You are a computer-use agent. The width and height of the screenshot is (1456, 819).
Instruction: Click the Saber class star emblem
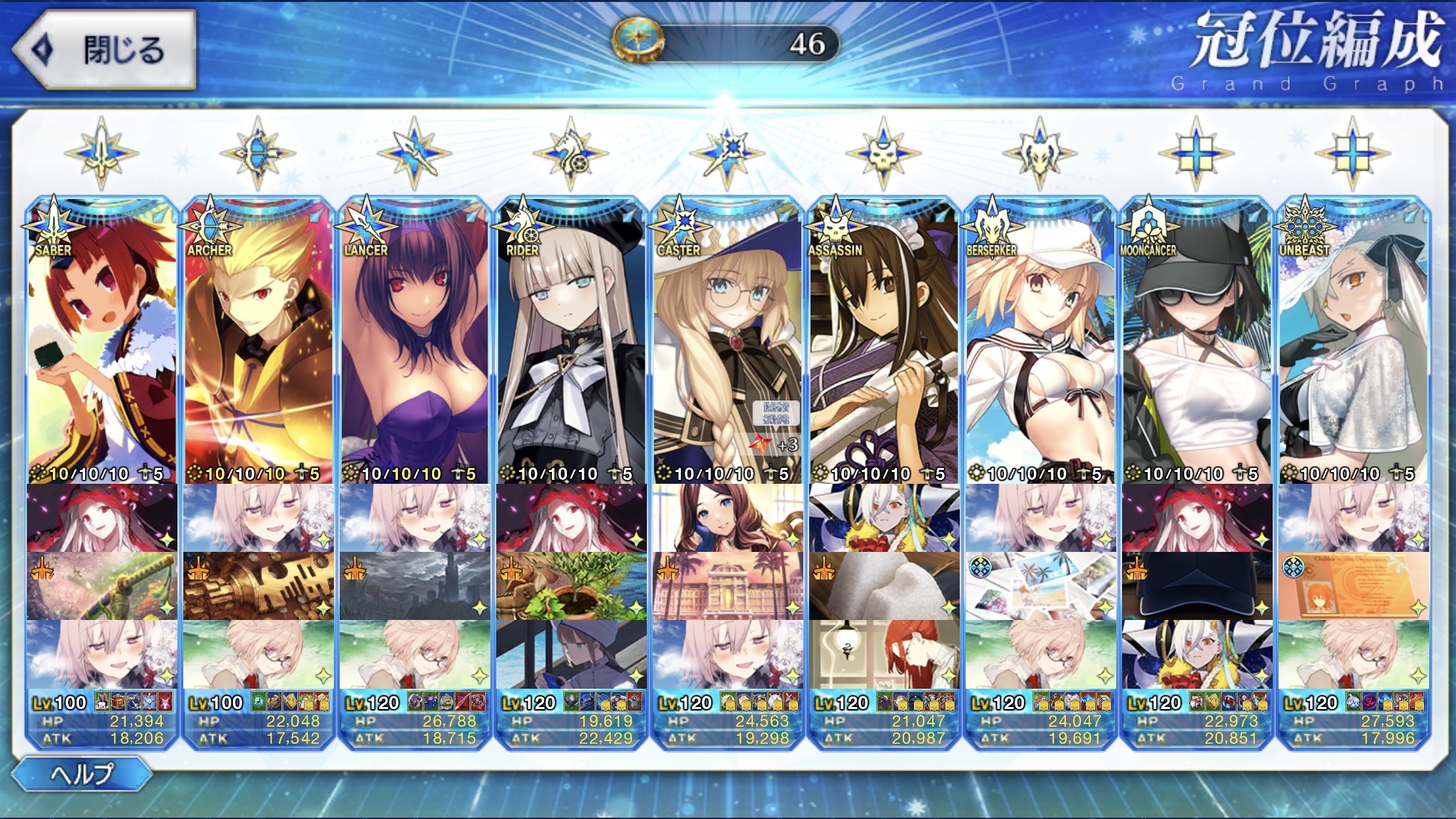pos(101,154)
